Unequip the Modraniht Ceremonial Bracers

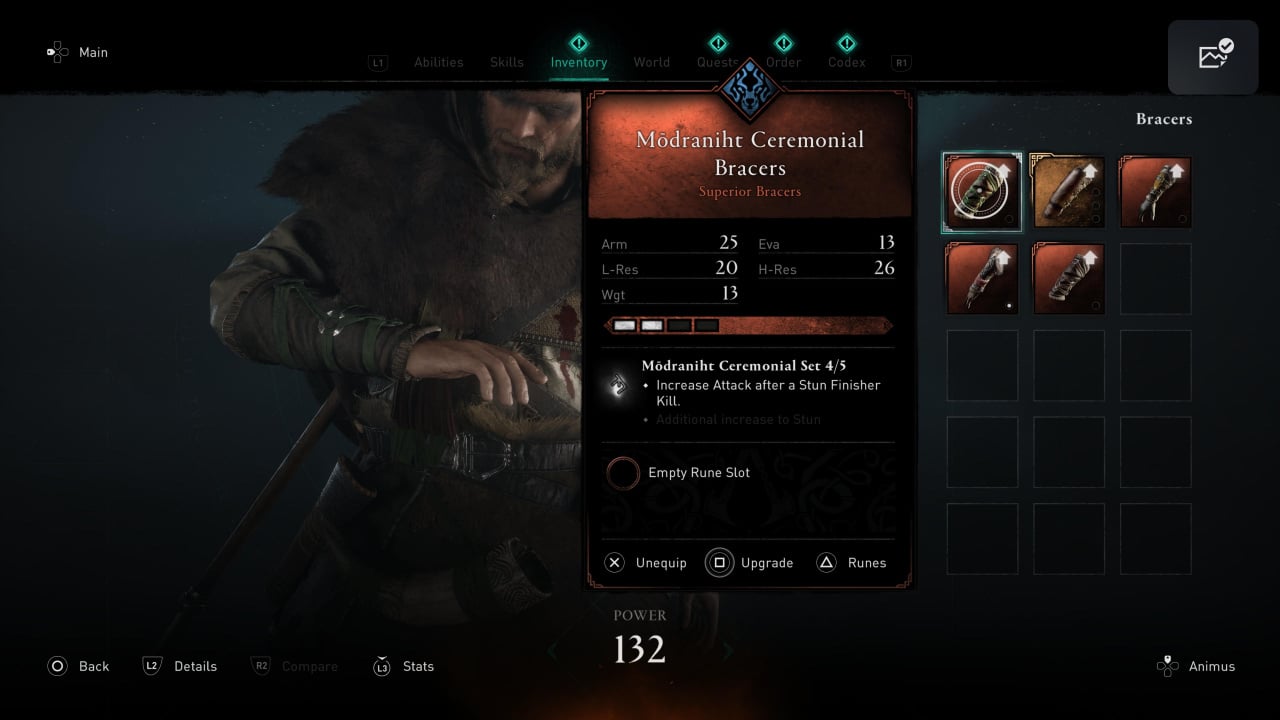coord(647,563)
